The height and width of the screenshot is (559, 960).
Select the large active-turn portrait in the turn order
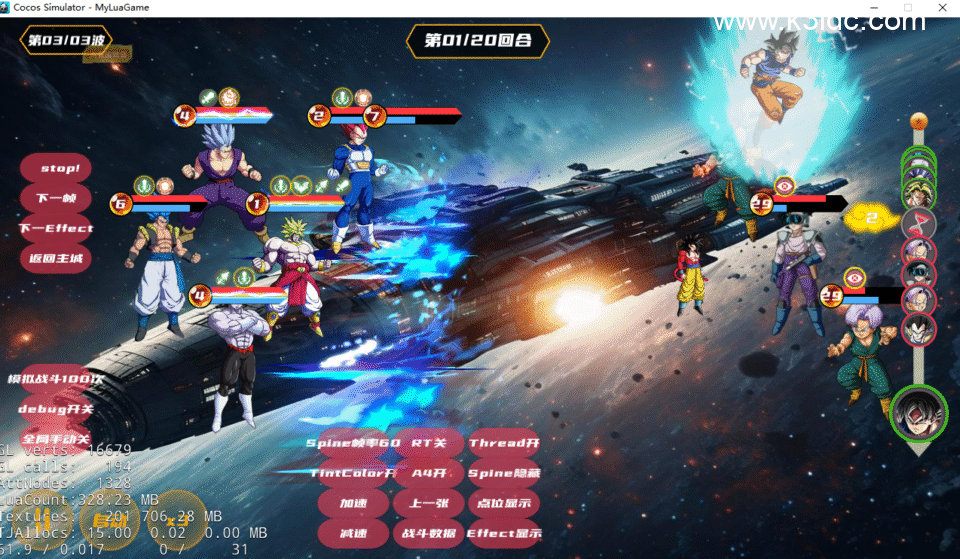[918, 413]
